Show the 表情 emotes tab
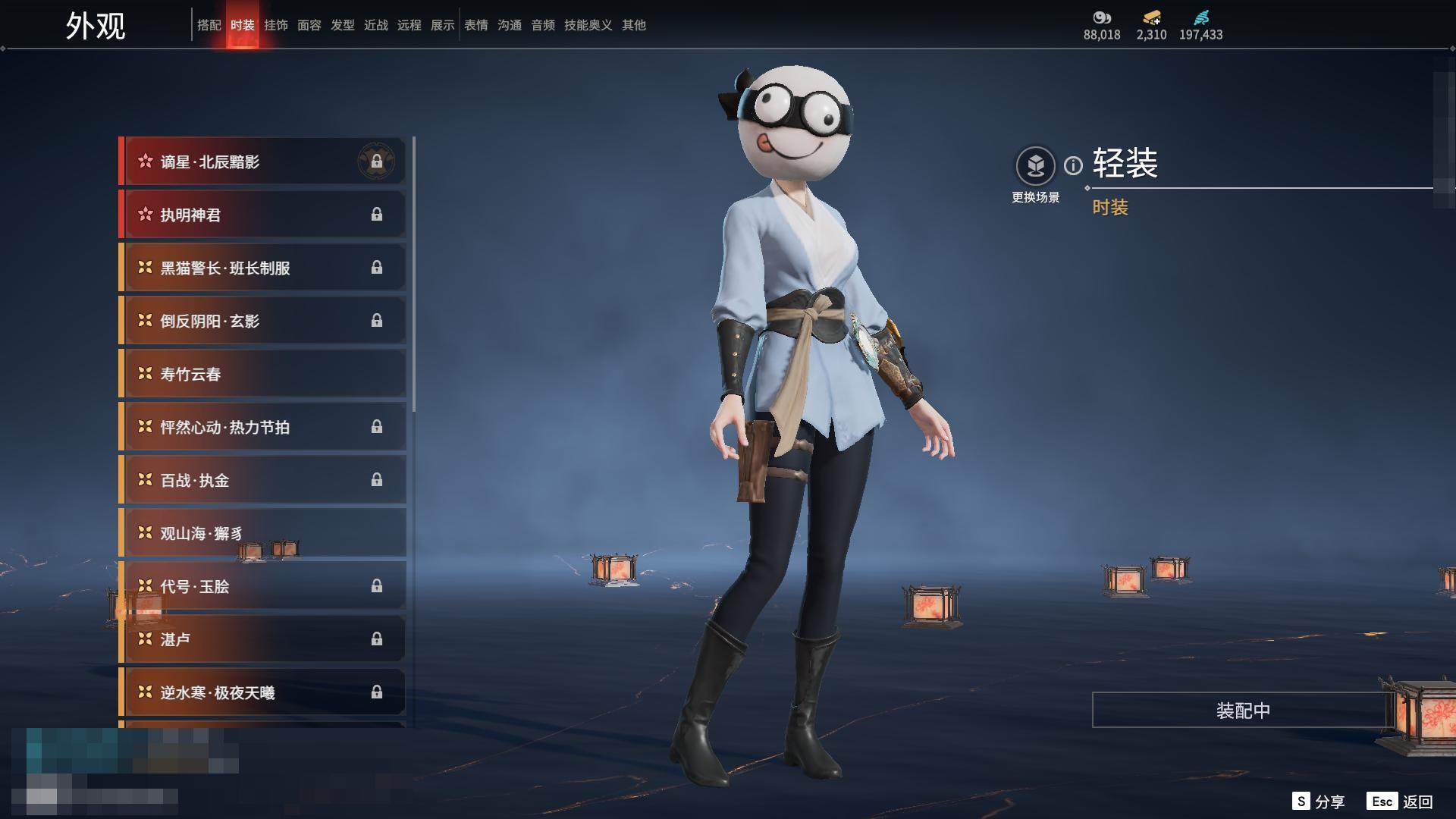The width and height of the screenshot is (1456, 819). (476, 25)
